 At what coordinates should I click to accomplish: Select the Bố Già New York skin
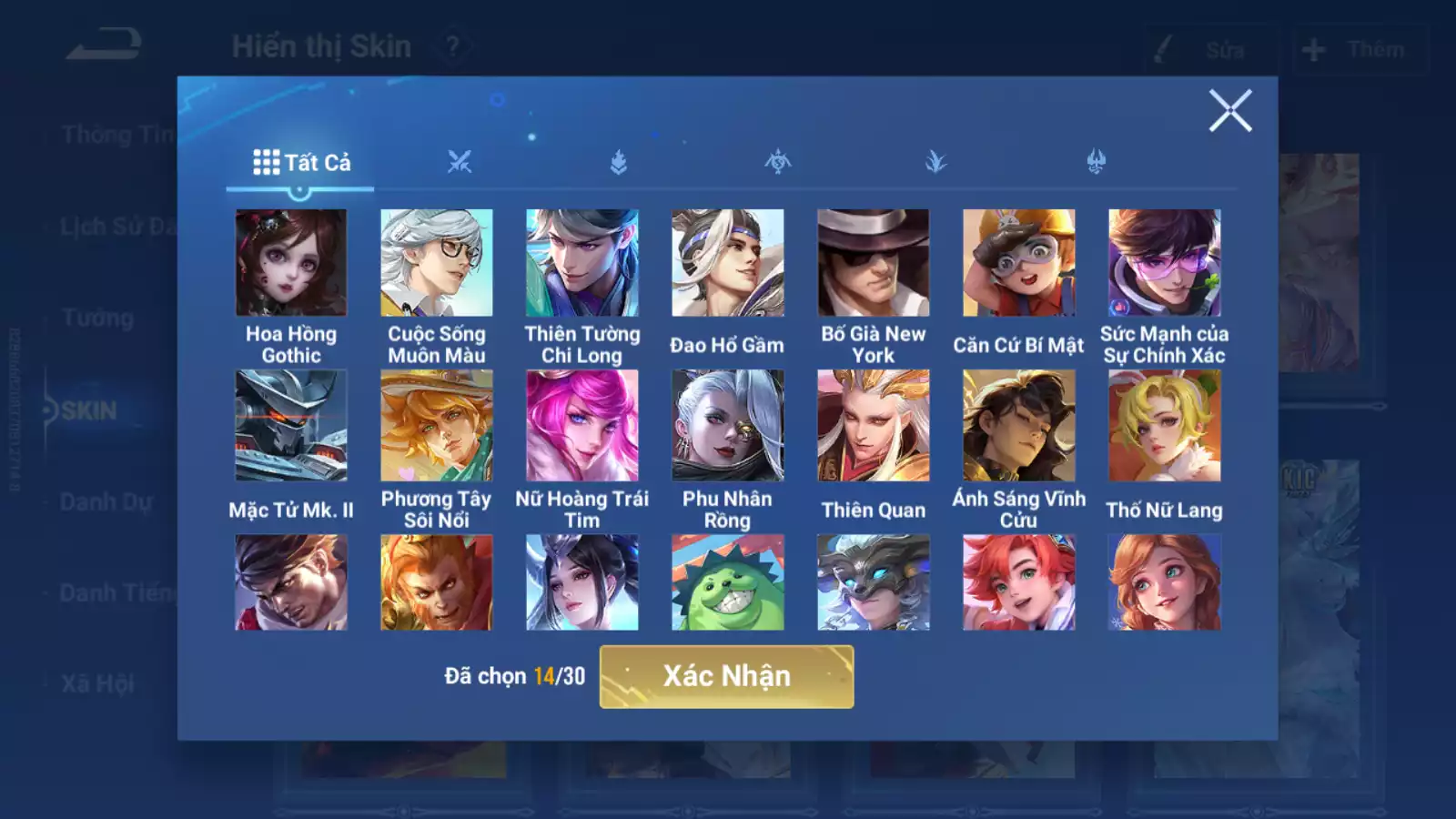pyautogui.click(x=872, y=263)
